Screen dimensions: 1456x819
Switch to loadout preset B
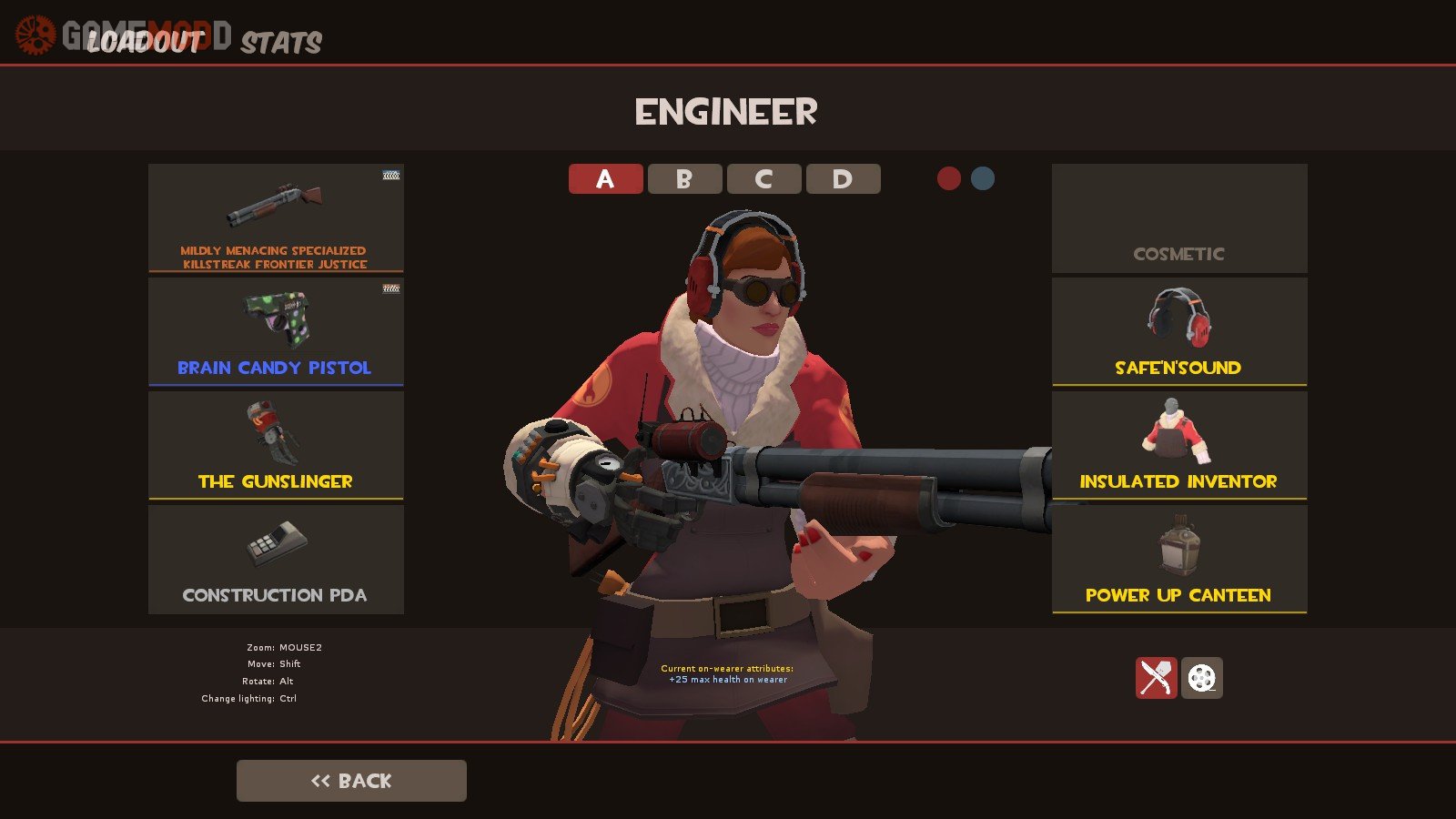(x=684, y=179)
